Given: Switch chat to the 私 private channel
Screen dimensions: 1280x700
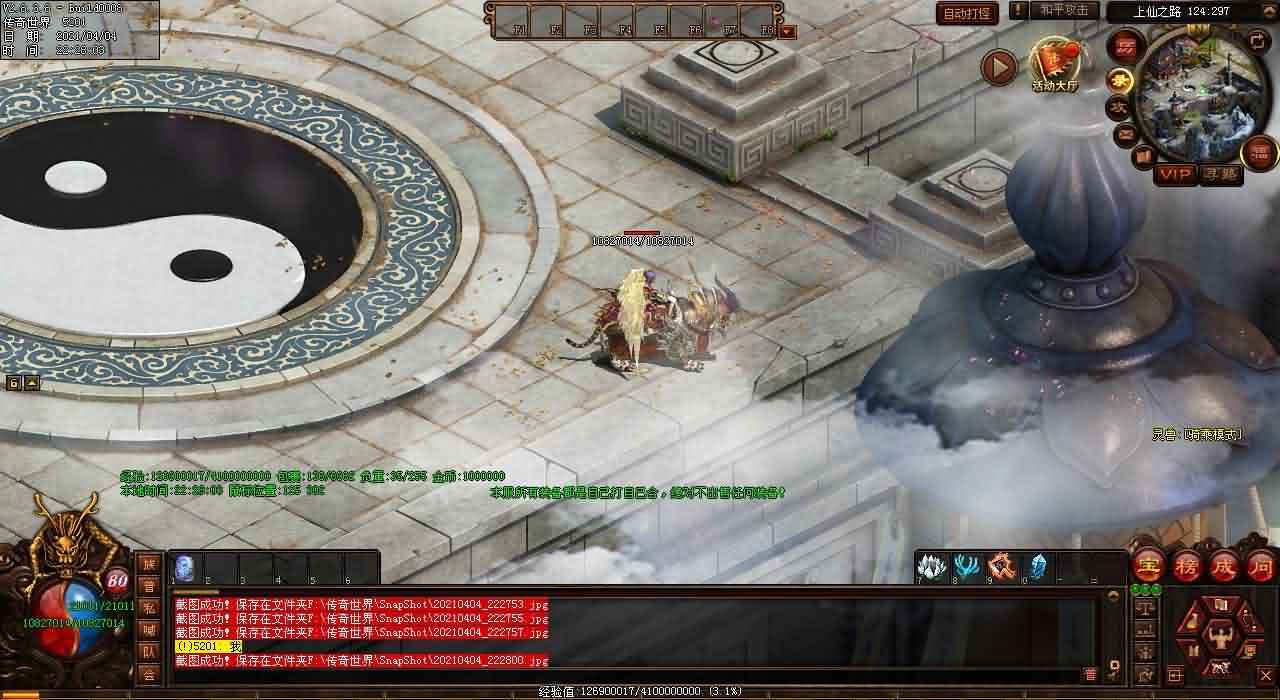Looking at the screenshot, I should click(149, 609).
